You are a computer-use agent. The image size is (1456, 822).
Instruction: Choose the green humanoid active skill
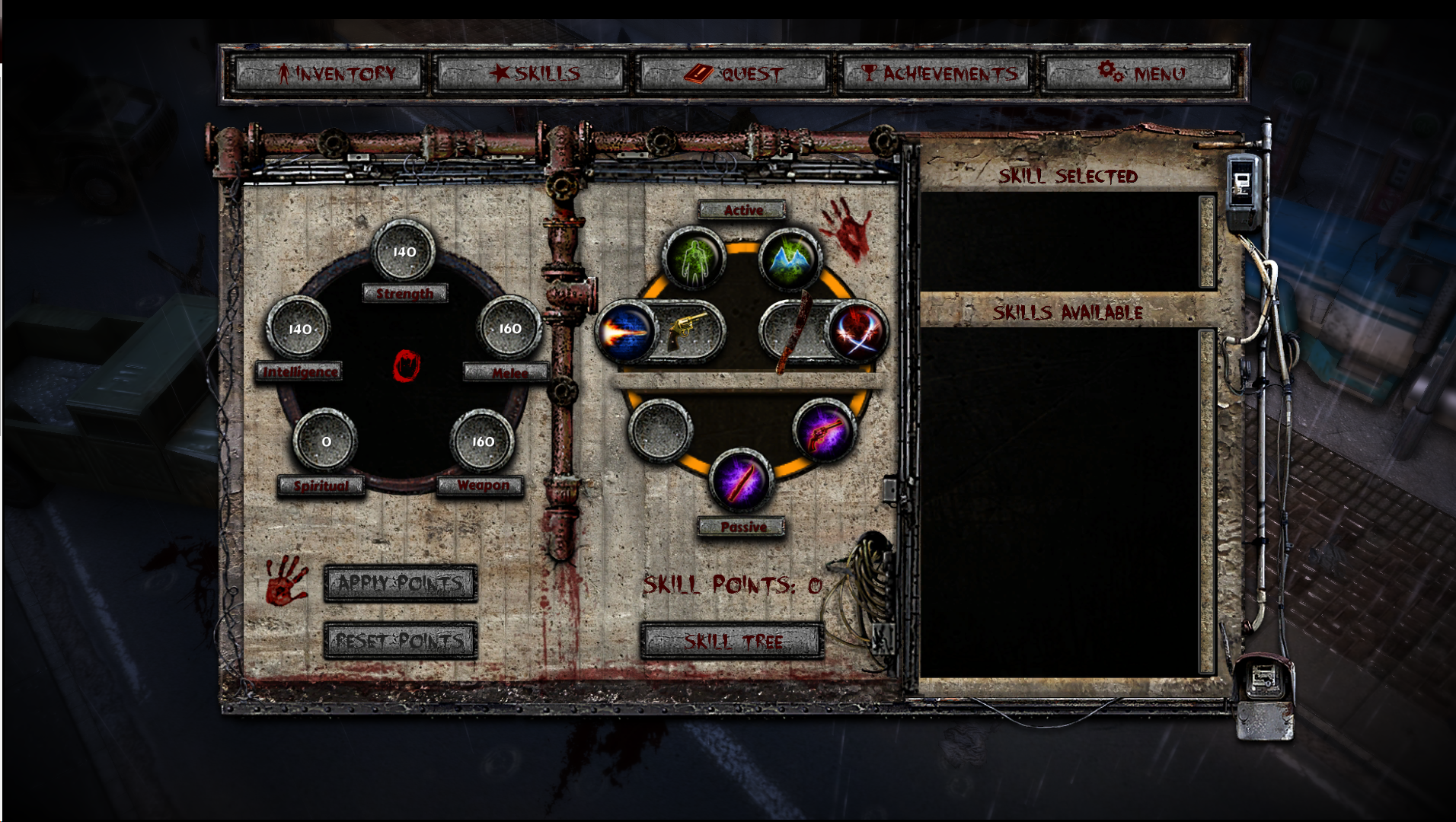[x=694, y=260]
